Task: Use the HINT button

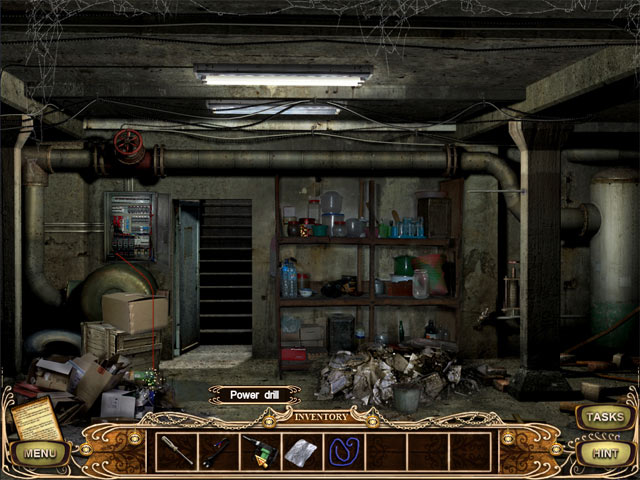Action: (602, 453)
